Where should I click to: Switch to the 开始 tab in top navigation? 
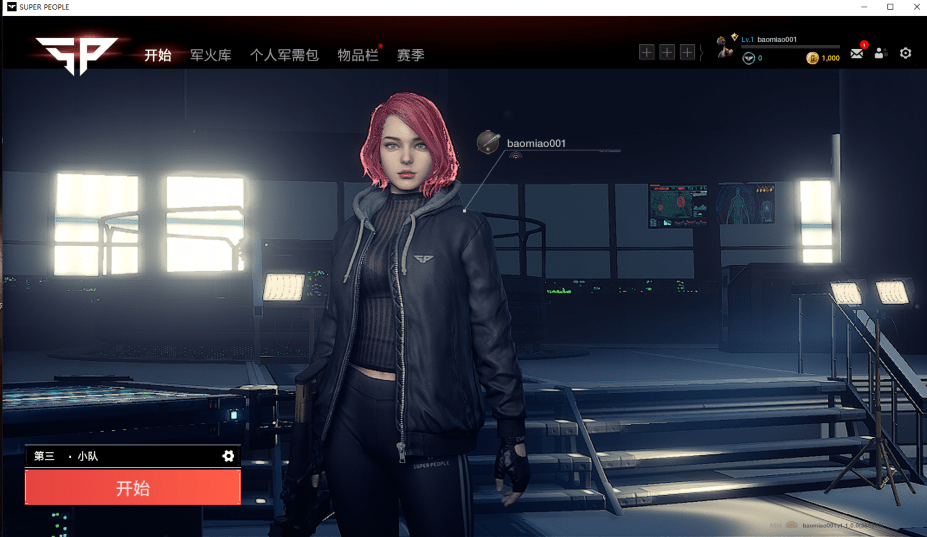pyautogui.click(x=158, y=55)
